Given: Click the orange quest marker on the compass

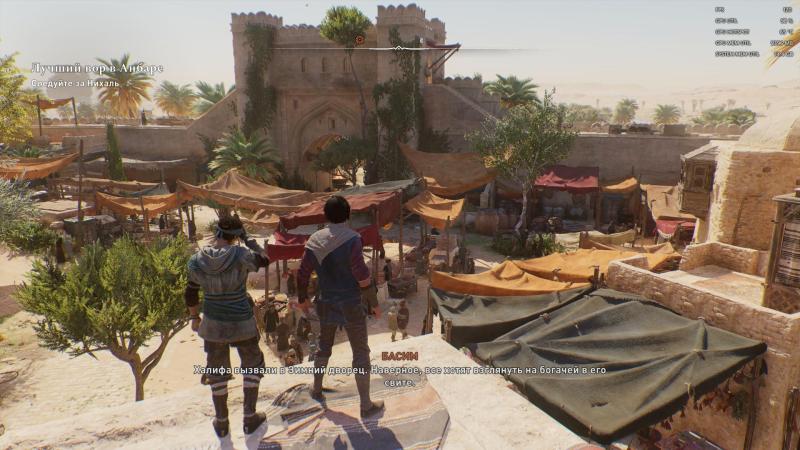Looking at the screenshot, I should [x=359, y=40].
